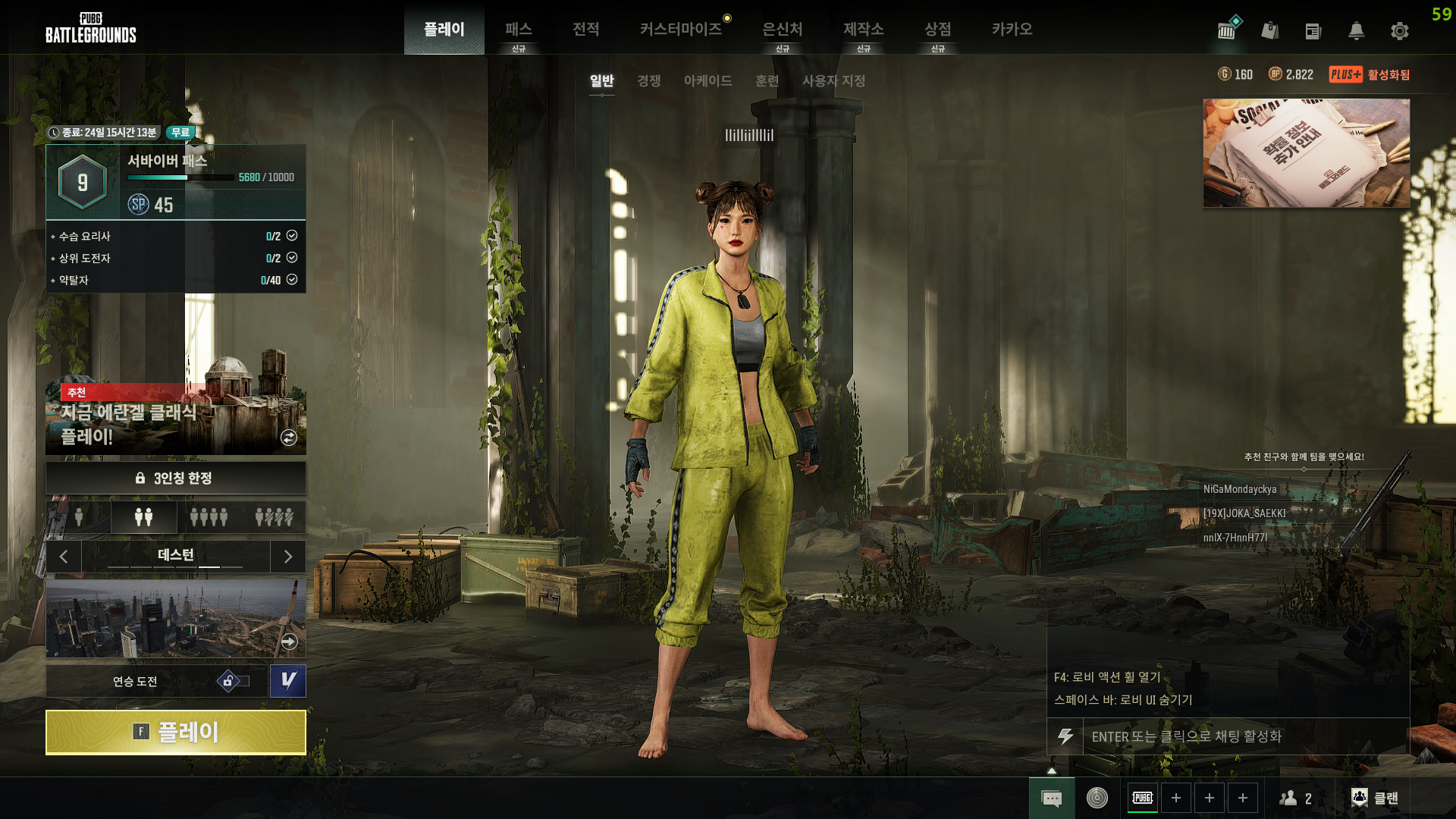
Task: Open the 패스 menu tab
Action: [x=519, y=30]
